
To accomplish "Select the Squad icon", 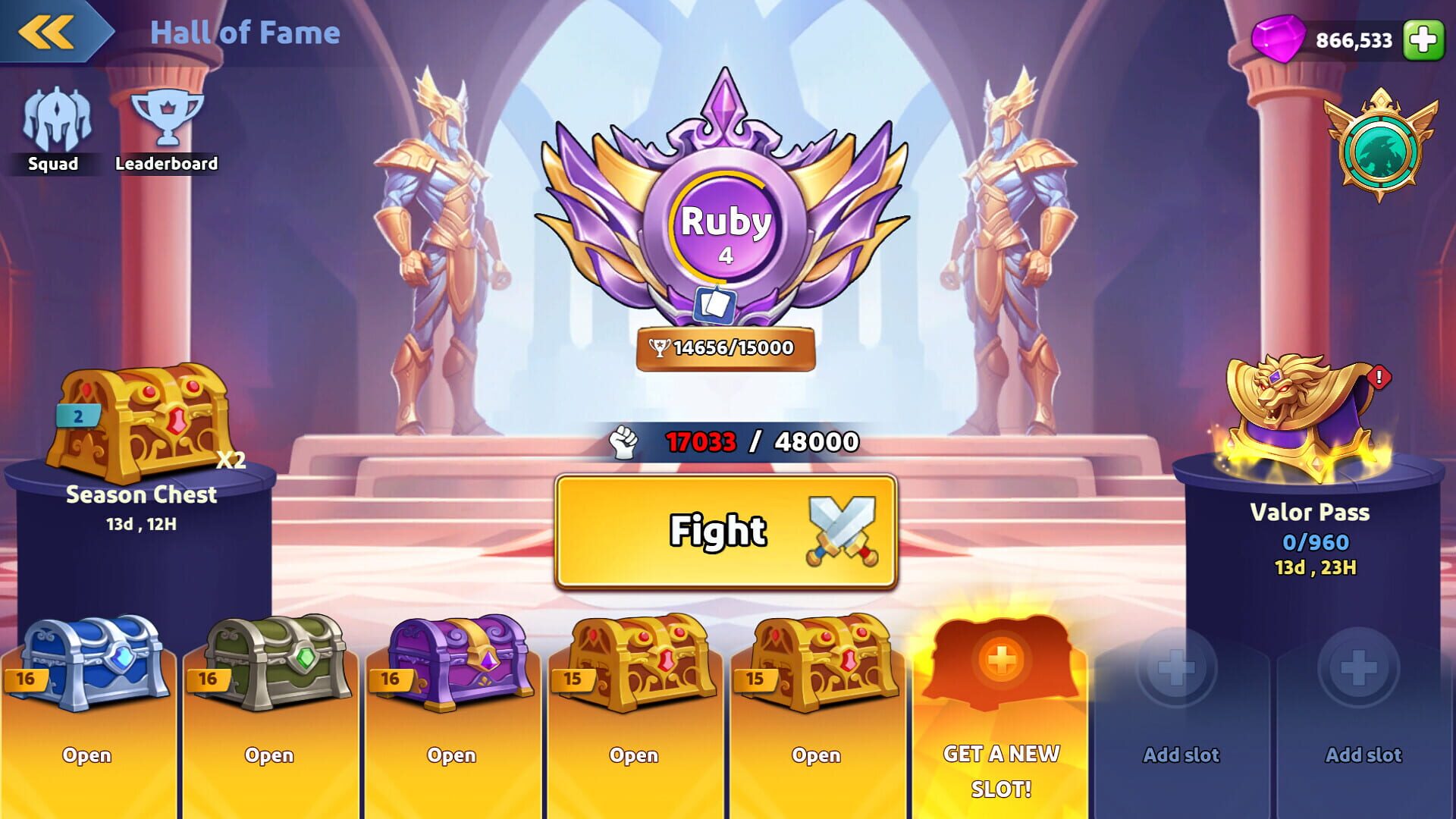I will (53, 121).
